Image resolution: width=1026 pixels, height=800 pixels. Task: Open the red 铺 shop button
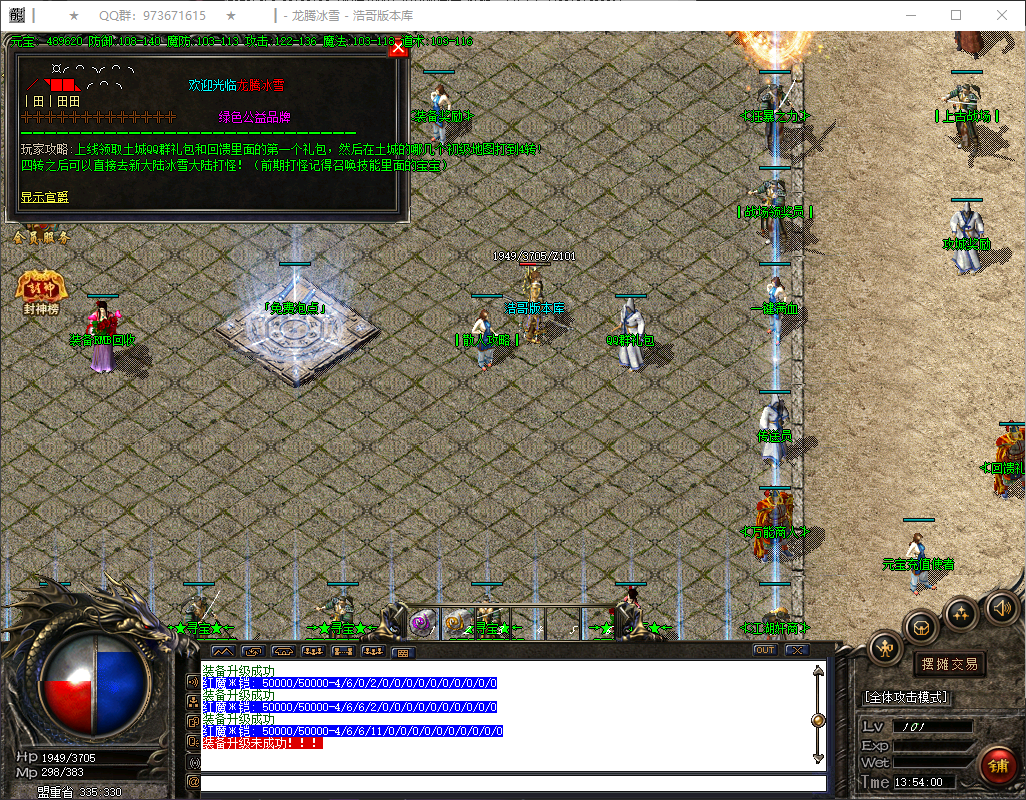click(x=998, y=765)
